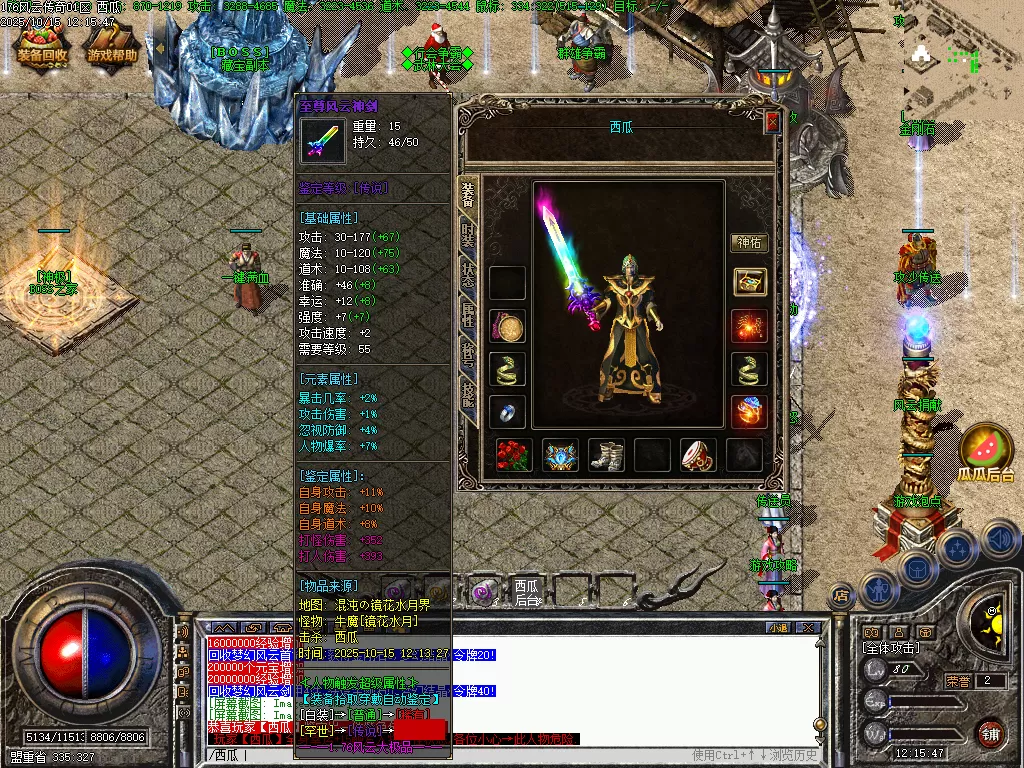Switch to the 时装 fashion tab
Image resolution: width=1024 pixels, height=768 pixels.
[468, 237]
